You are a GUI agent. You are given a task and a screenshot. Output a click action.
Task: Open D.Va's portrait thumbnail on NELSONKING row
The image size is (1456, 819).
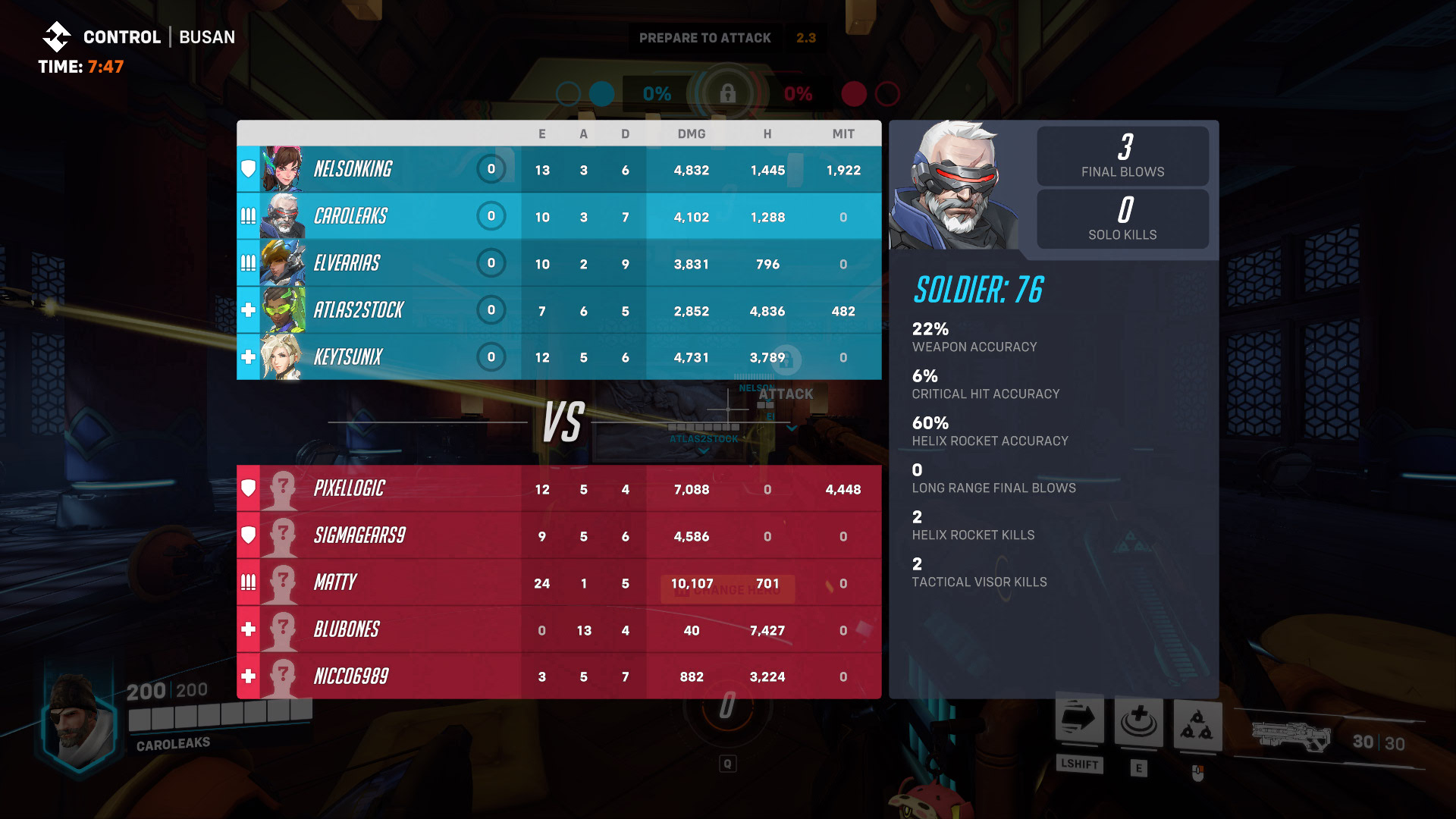point(282,169)
